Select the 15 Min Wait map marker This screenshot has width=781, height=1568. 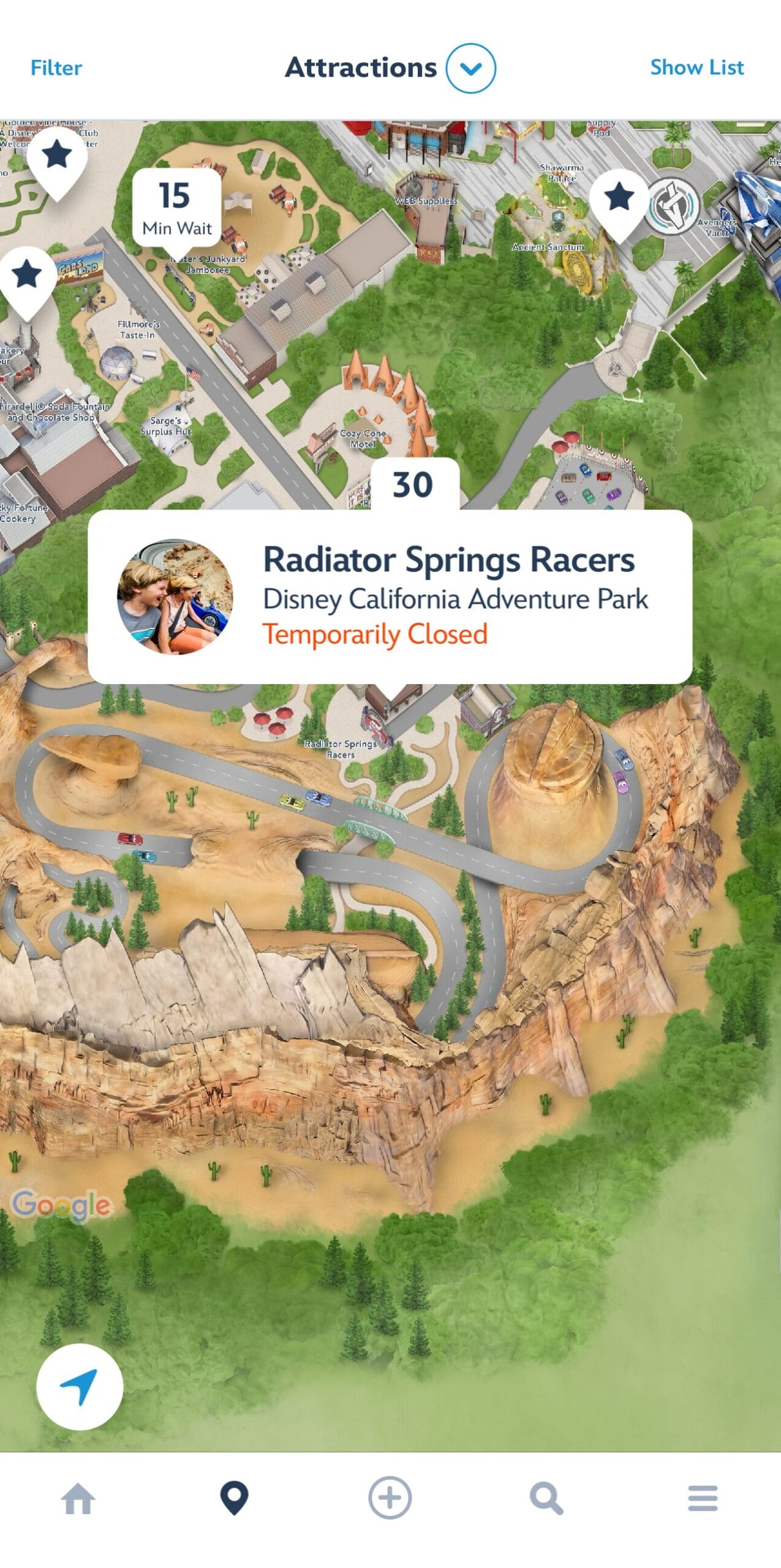click(176, 208)
